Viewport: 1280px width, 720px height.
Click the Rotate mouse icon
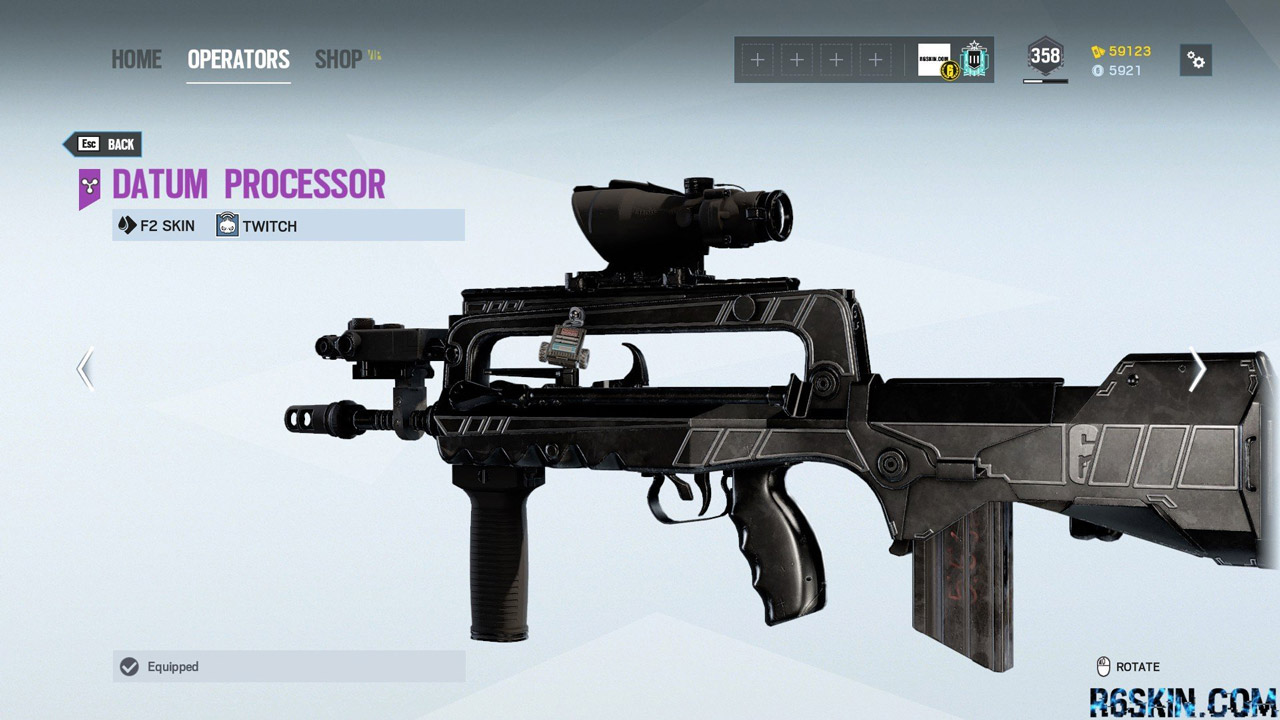(1105, 666)
